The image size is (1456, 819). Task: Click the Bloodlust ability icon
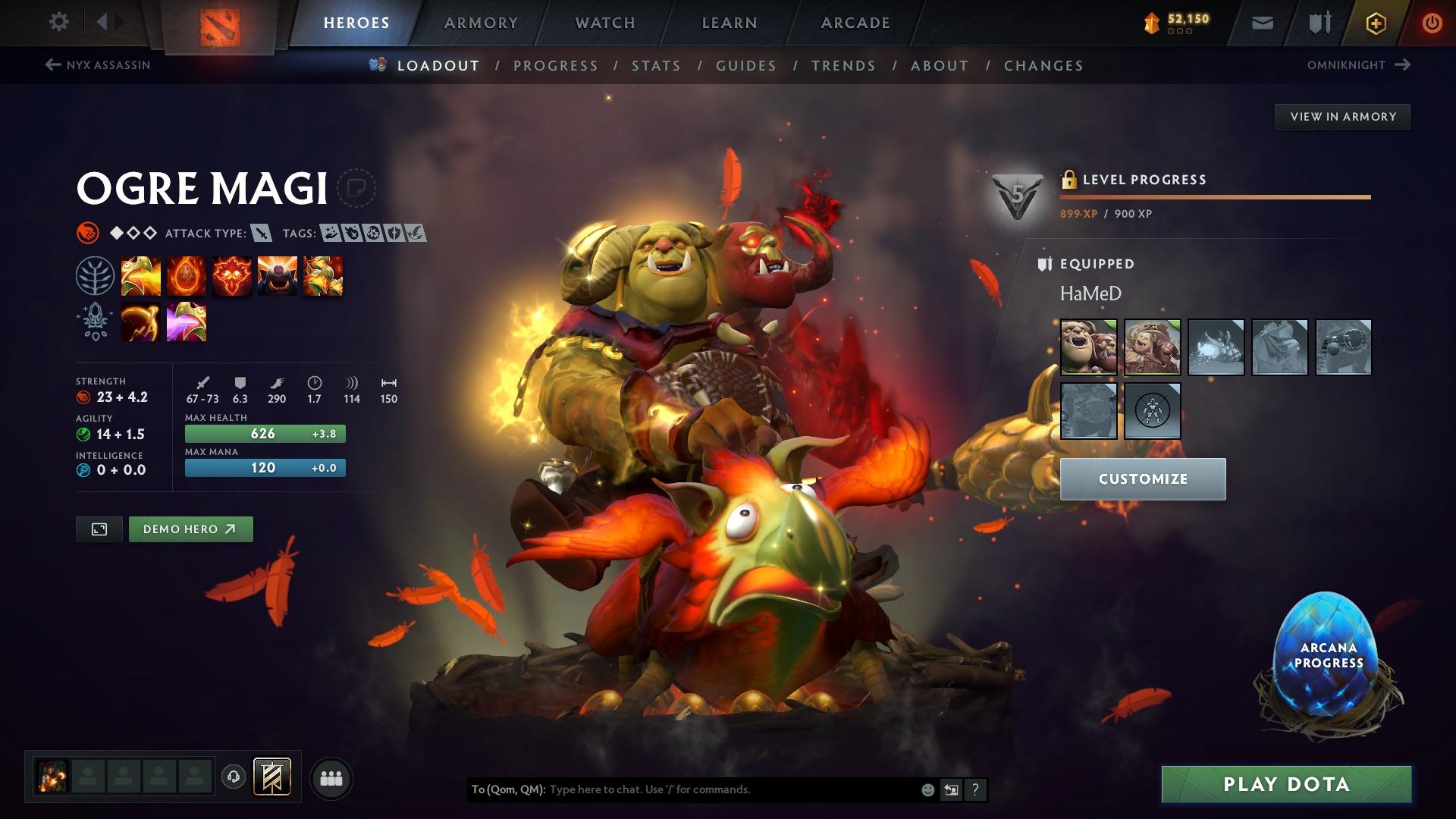(232, 275)
